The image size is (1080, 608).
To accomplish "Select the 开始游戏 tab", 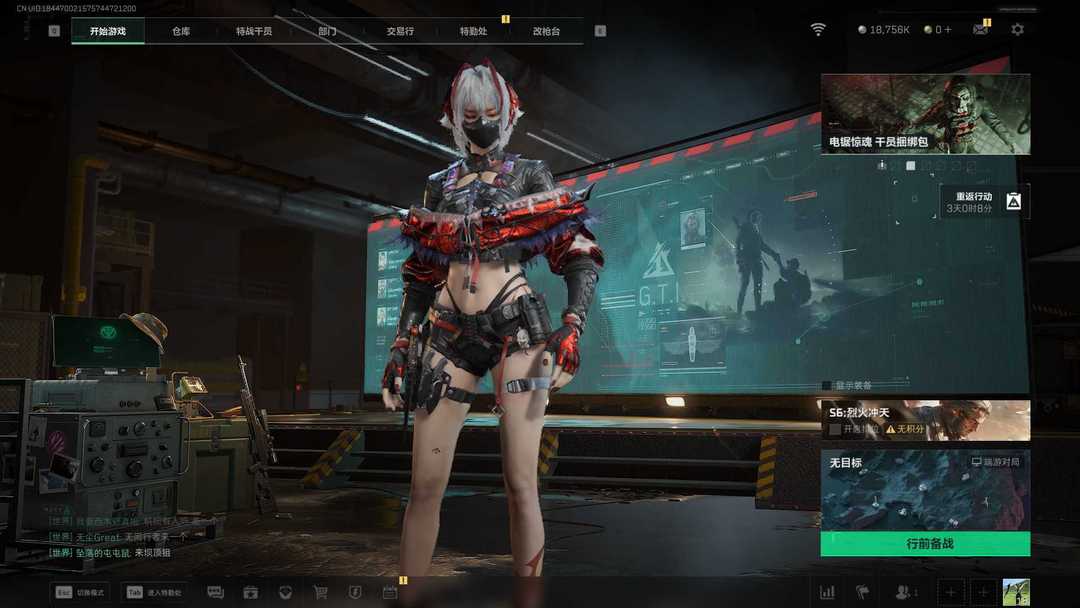I will [108, 31].
